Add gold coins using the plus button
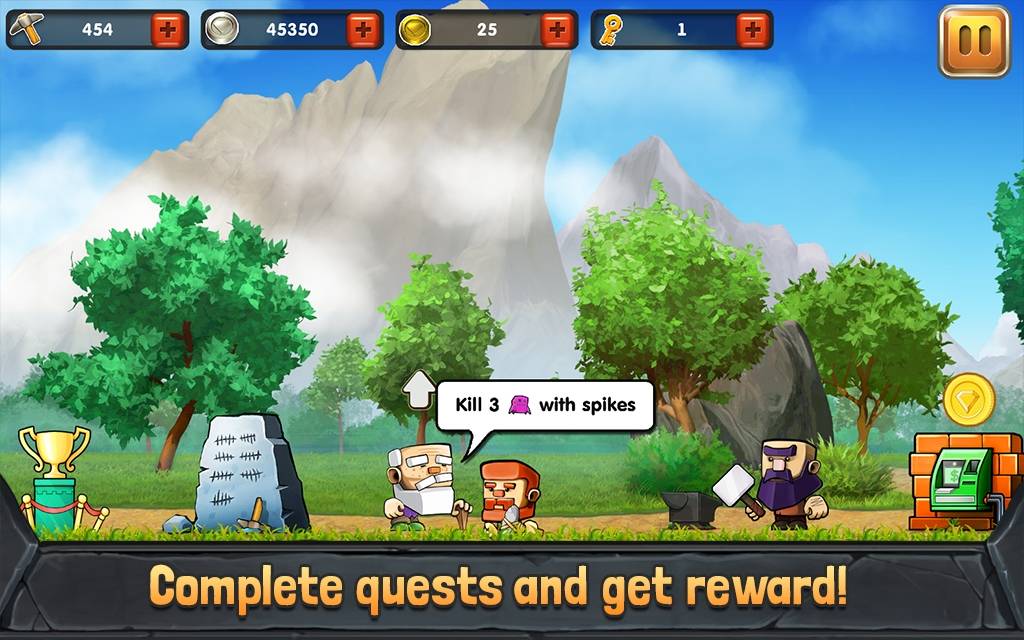Screen dimensions: 1024x640 (x=558, y=30)
